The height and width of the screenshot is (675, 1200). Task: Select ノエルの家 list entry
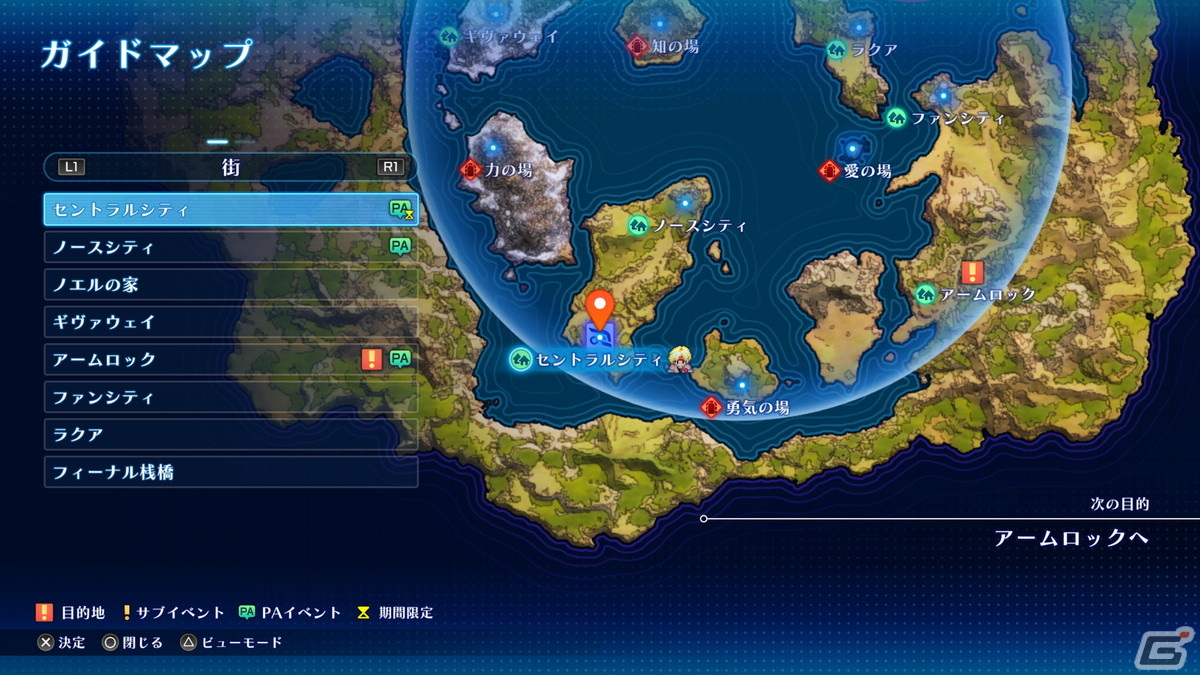tap(230, 285)
